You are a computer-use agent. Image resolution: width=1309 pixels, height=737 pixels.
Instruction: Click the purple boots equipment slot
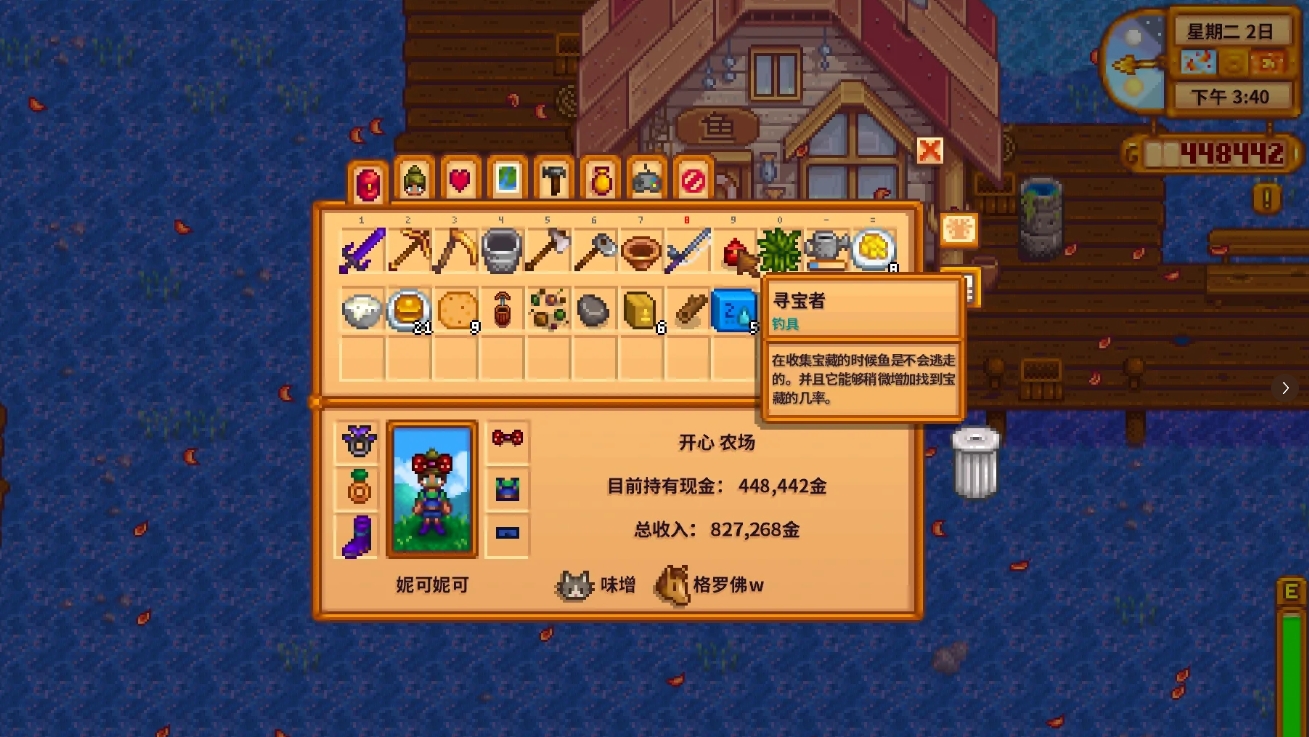(x=356, y=539)
